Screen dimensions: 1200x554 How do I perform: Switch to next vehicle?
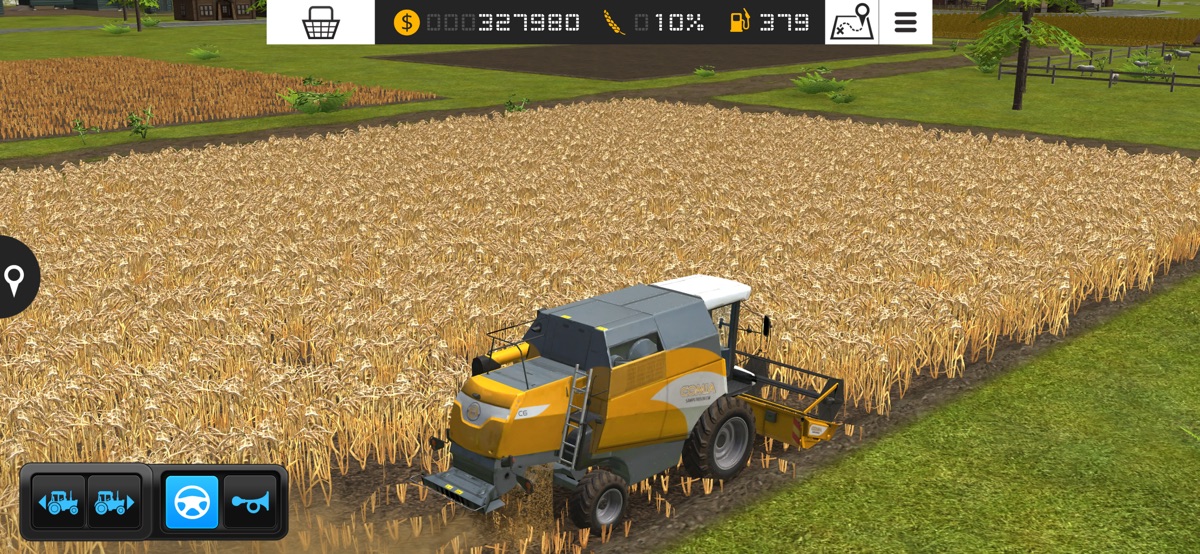pos(113,502)
